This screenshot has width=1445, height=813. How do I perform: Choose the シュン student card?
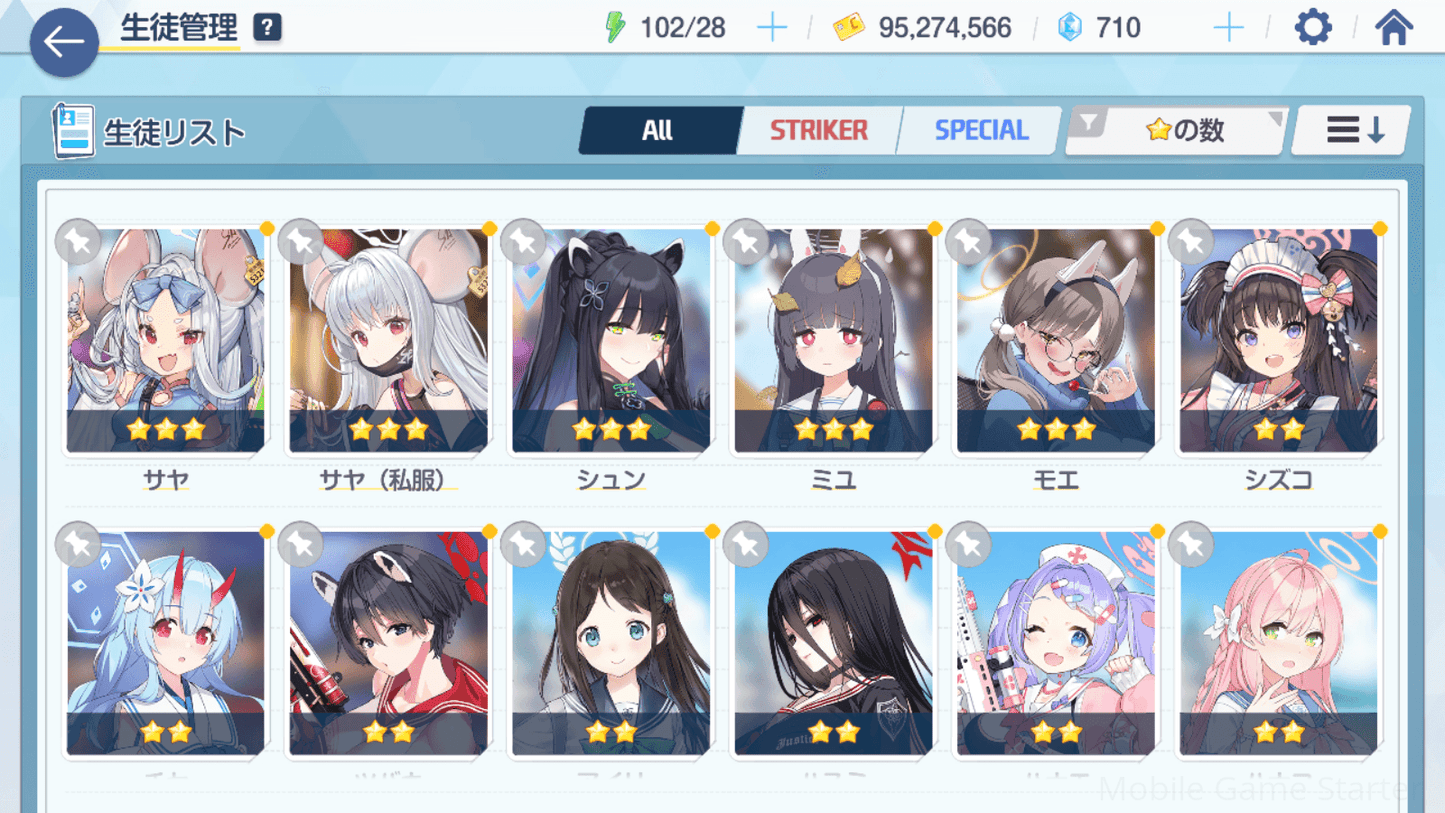[x=611, y=340]
